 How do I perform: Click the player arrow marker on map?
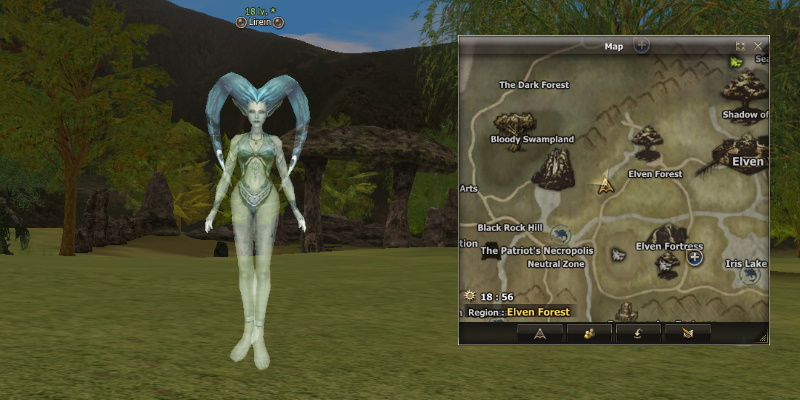tap(605, 185)
